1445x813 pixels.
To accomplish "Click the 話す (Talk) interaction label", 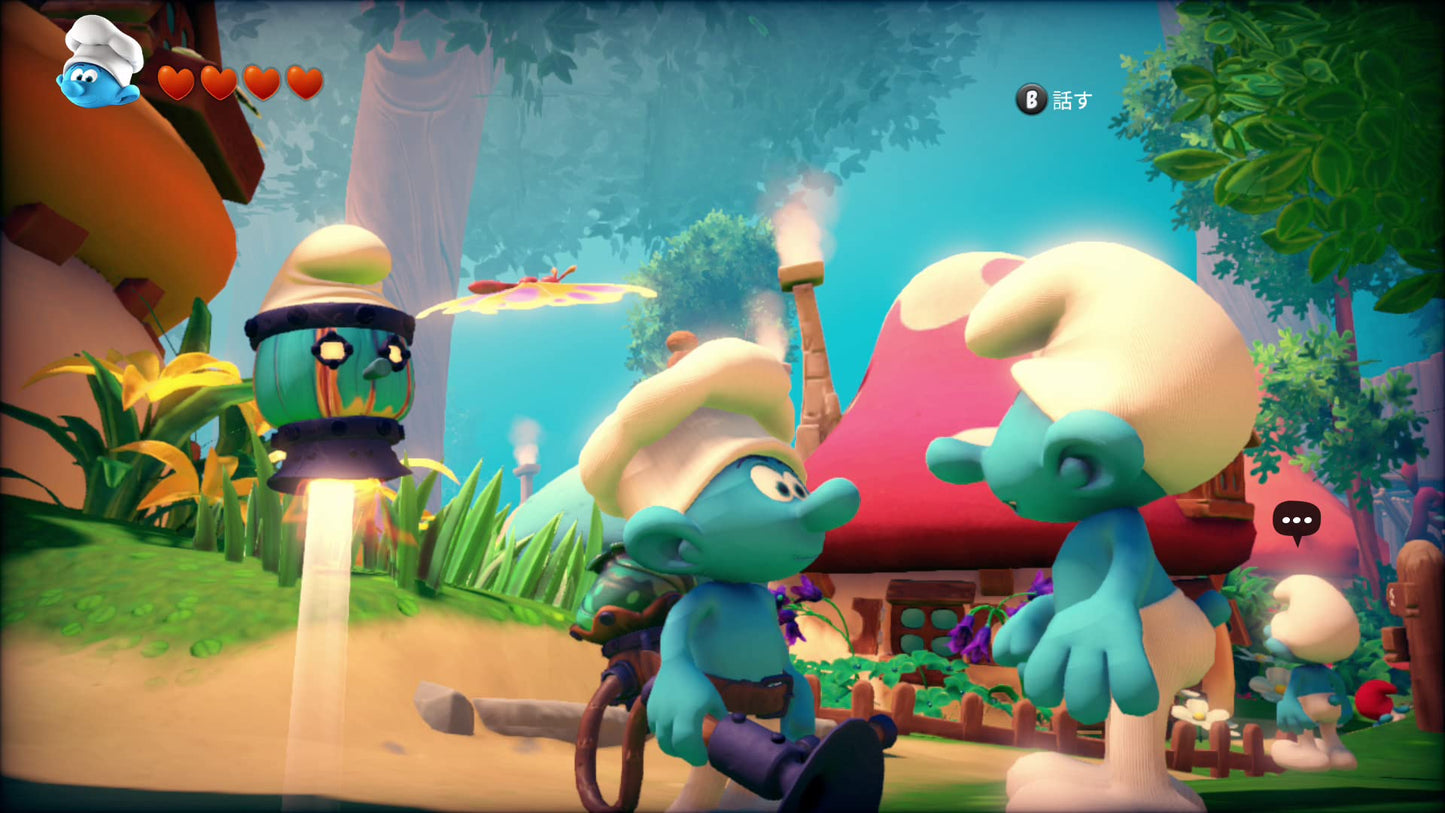I will tap(1070, 99).
